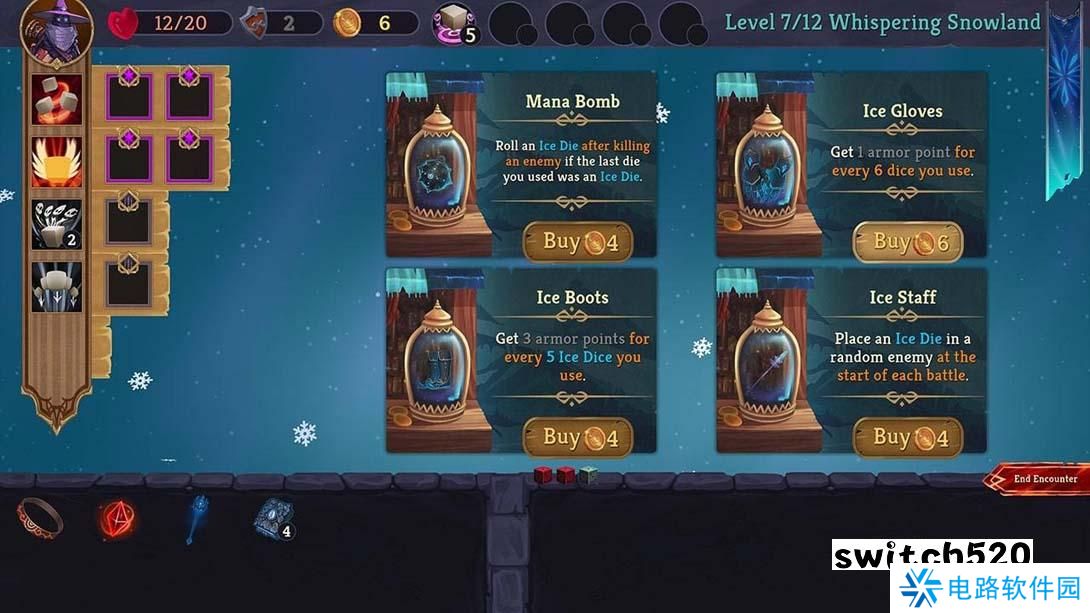
Task: View the Mana Bomb jar thumbnail
Action: coord(435,165)
